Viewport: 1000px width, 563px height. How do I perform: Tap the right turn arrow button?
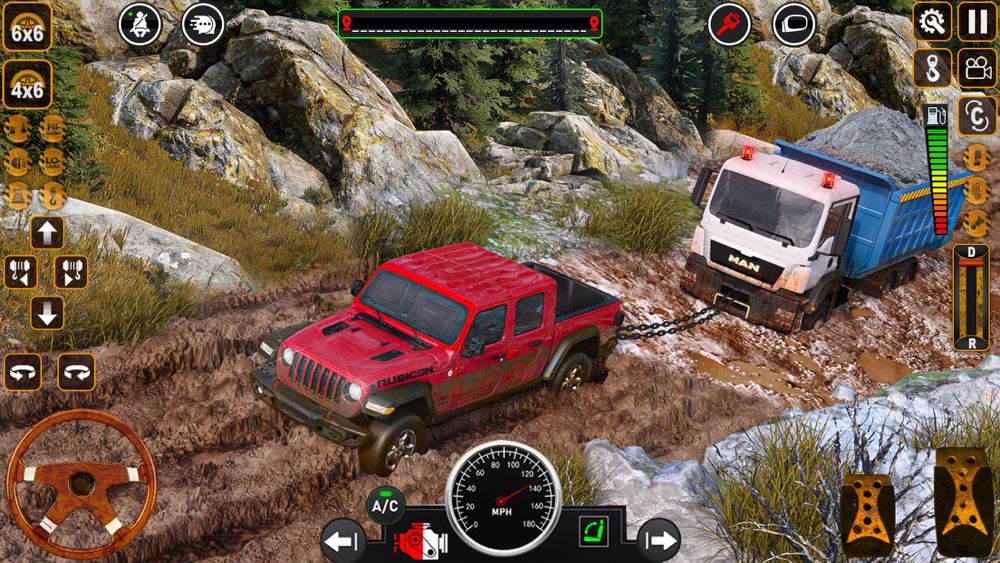pos(659,541)
